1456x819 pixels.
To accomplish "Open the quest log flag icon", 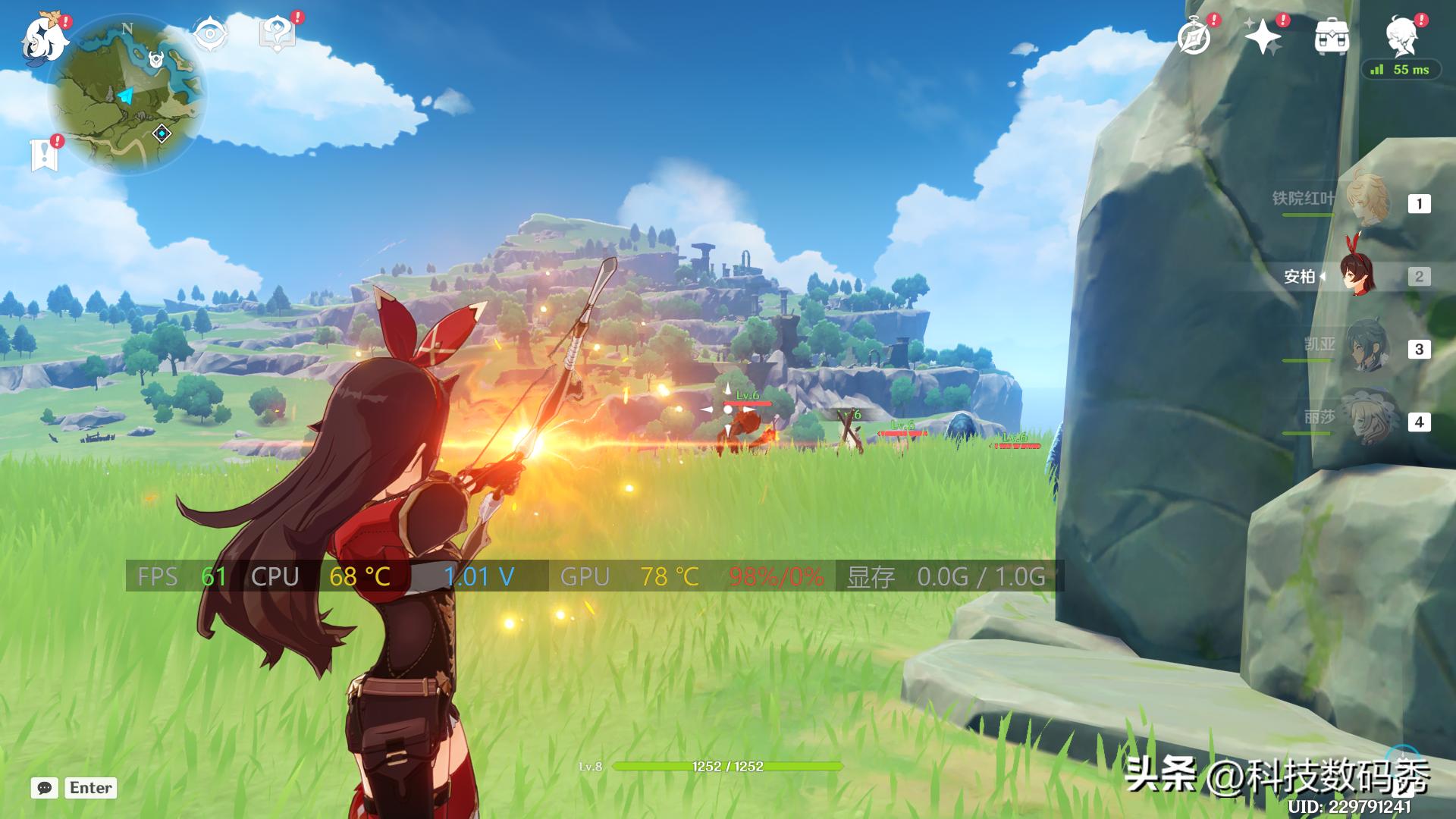I will tap(45, 154).
